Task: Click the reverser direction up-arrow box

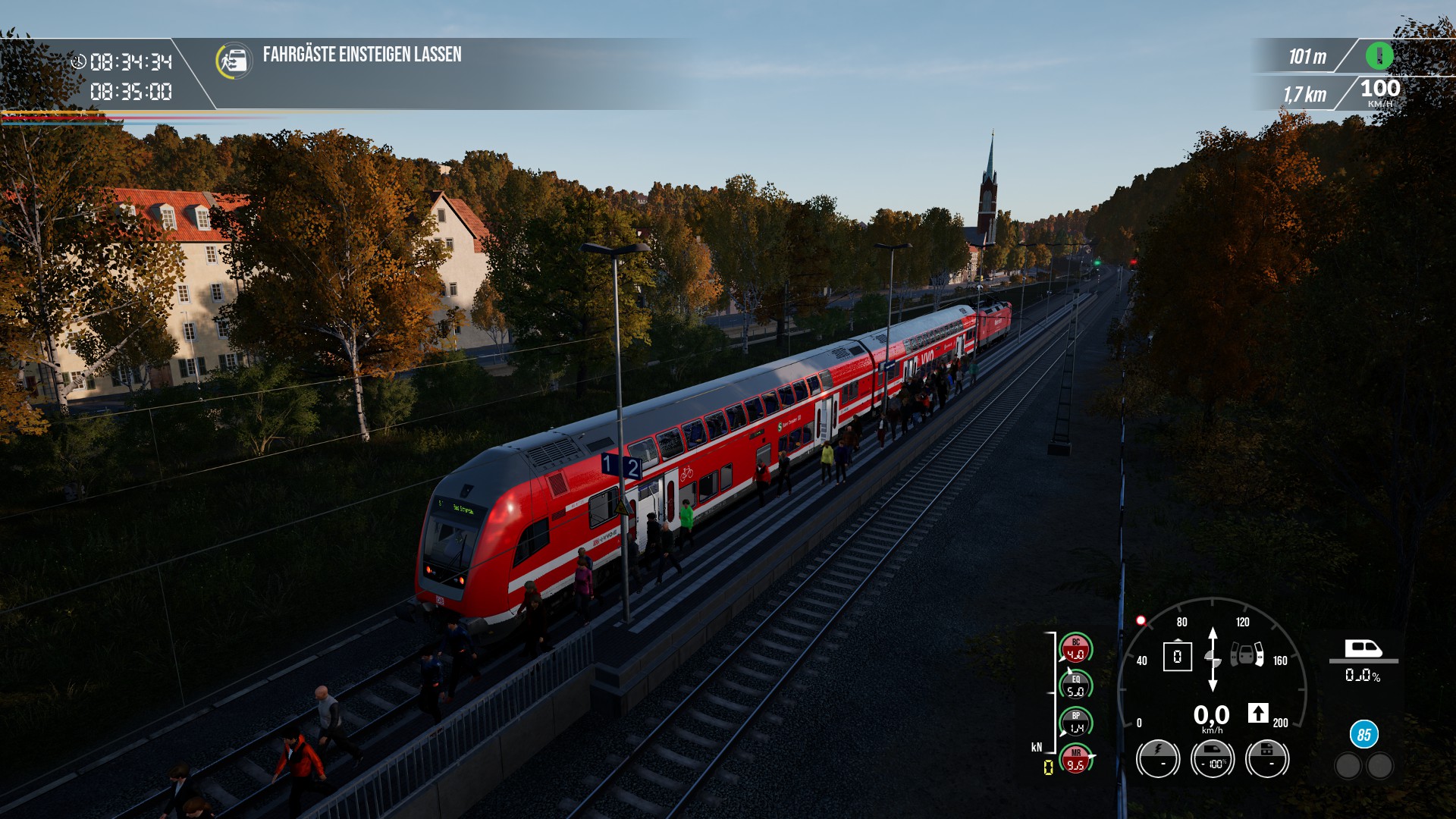Action: click(1258, 713)
